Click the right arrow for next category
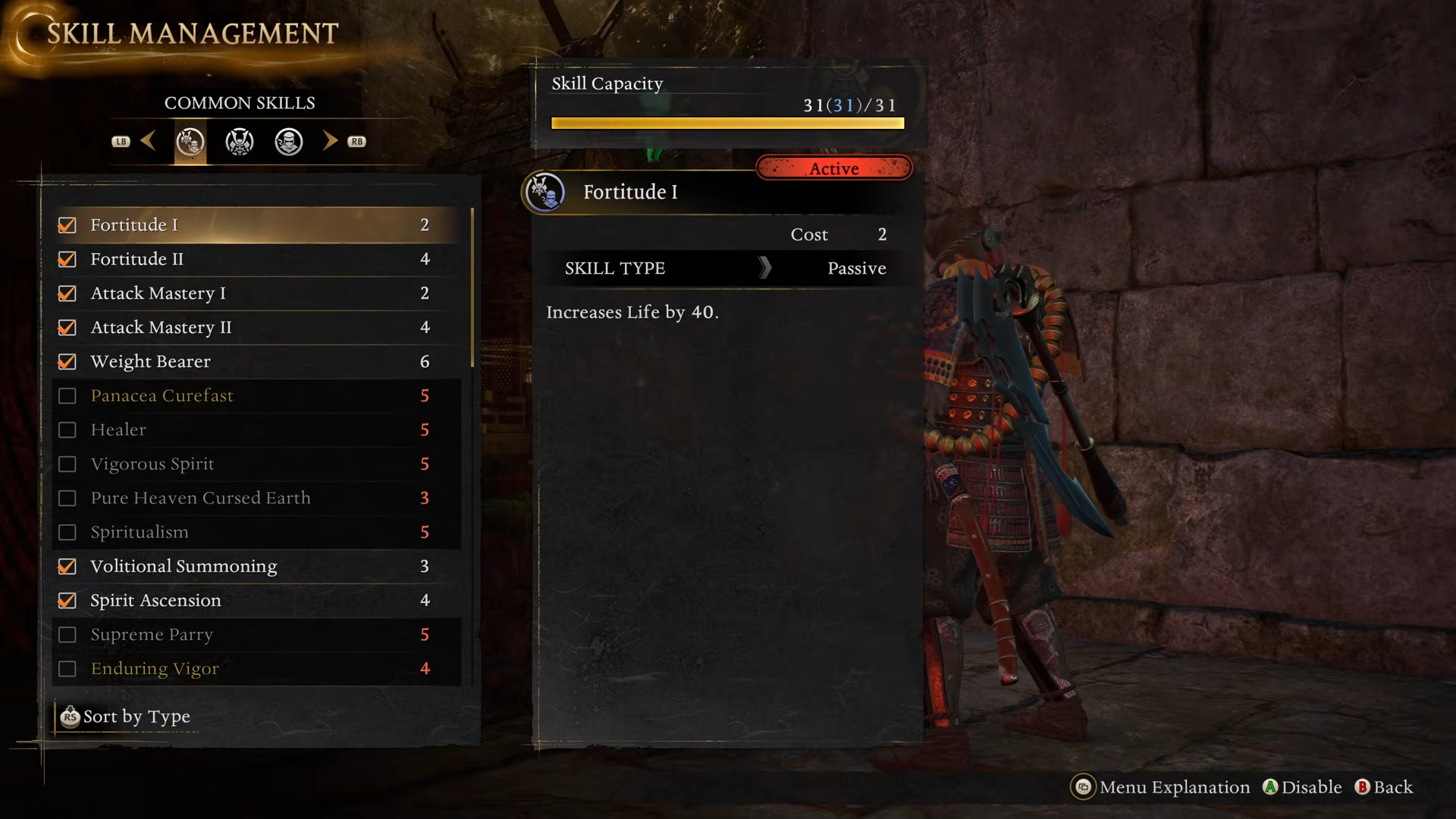Image resolution: width=1456 pixels, height=819 pixels. coord(330,141)
